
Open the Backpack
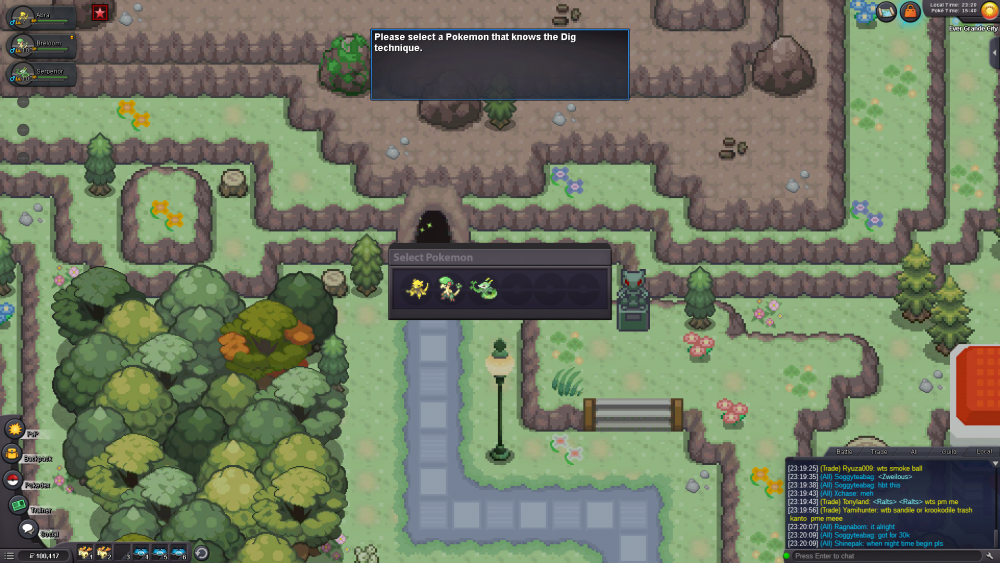[x=14, y=454]
